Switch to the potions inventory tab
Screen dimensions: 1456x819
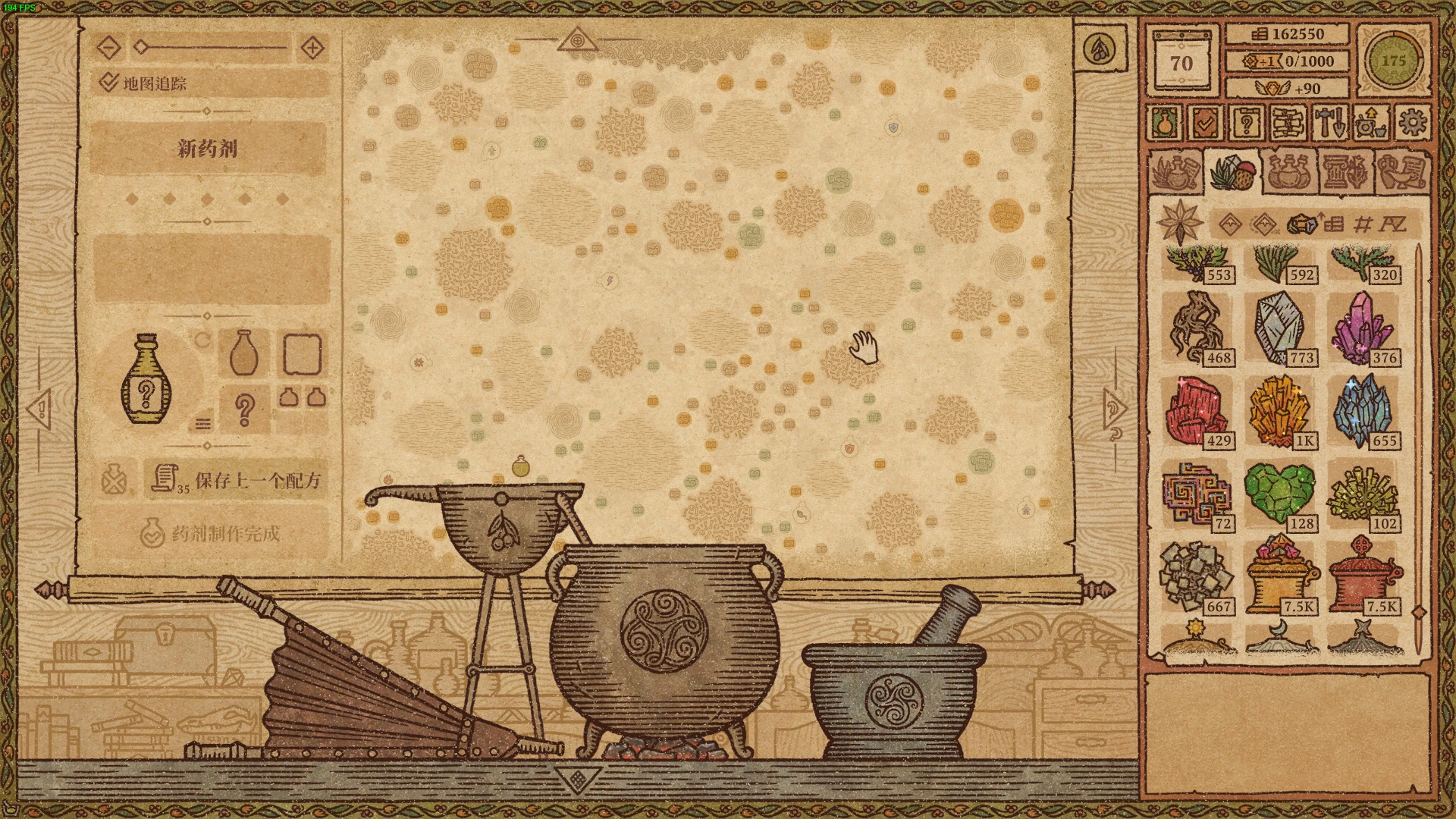click(x=1287, y=171)
